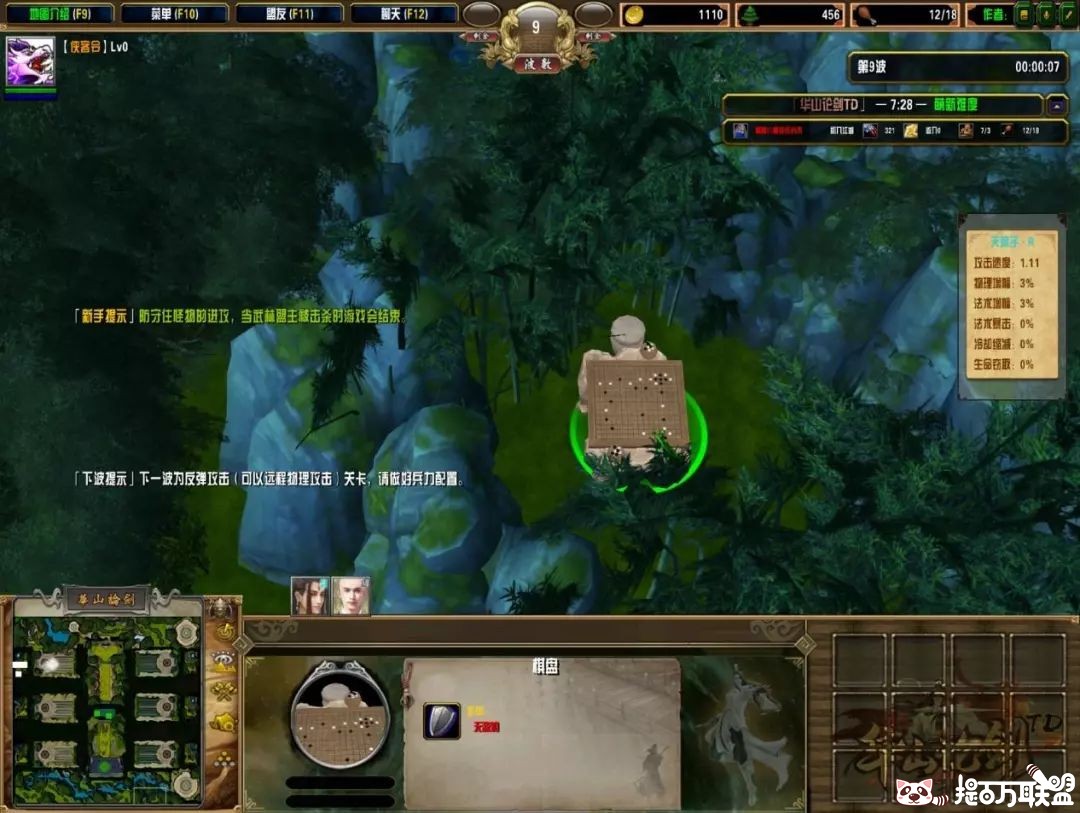Select the purple dragon hero portrait
1080x813 pixels.
[x=30, y=62]
